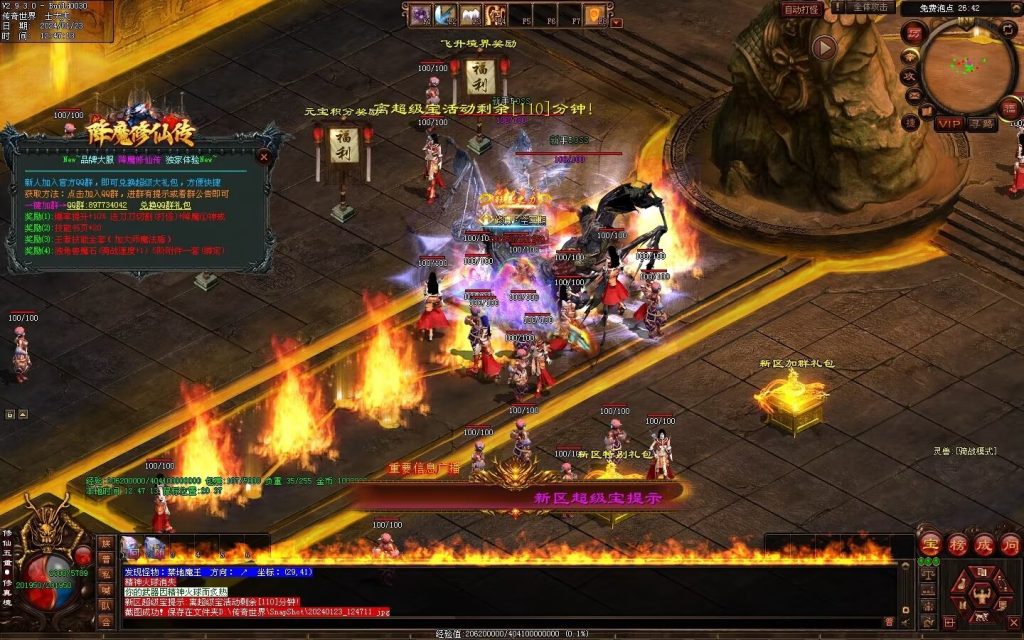Activate 寻路 pathfinding below the minimap
Image resolution: width=1024 pixels, height=640 pixels.
pos(983,123)
